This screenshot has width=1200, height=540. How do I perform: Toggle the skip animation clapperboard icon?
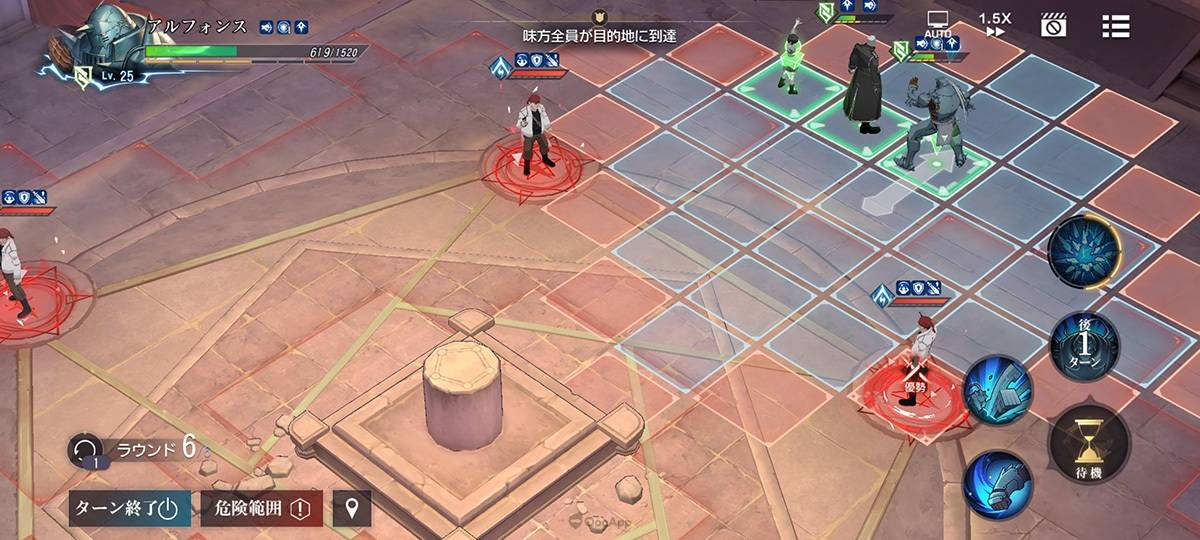[x=1053, y=25]
